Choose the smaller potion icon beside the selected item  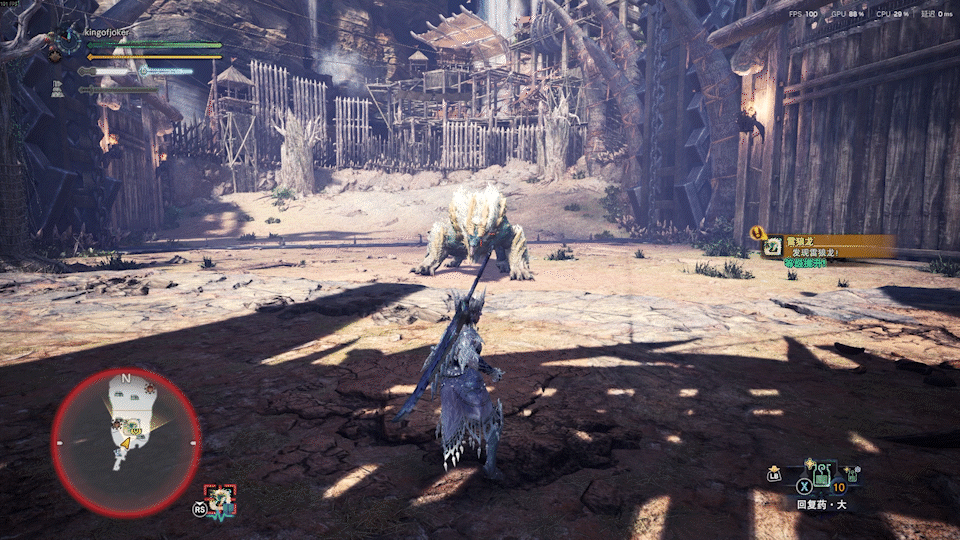coord(851,474)
